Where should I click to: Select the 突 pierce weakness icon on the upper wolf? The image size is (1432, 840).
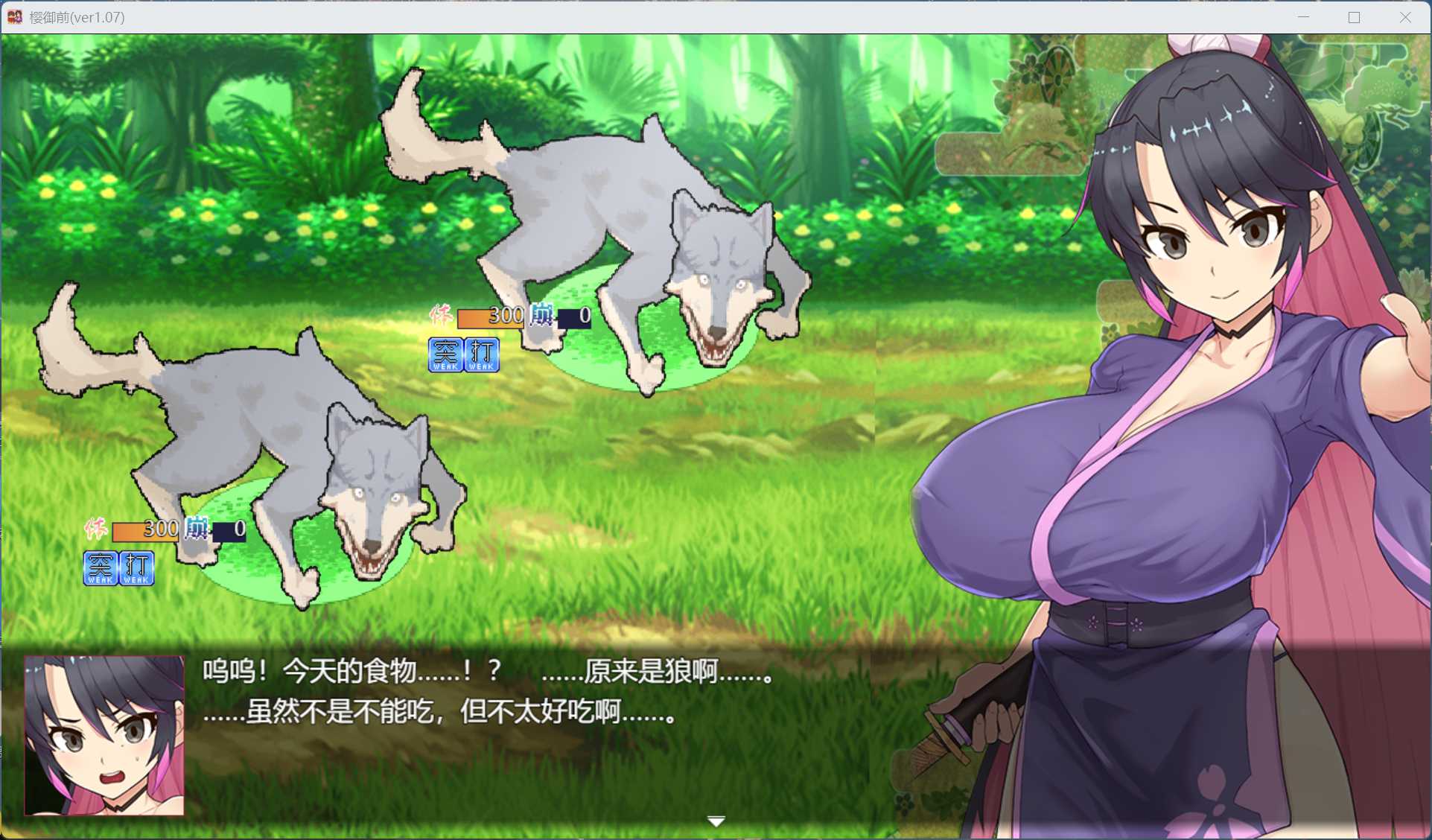pyautogui.click(x=445, y=354)
